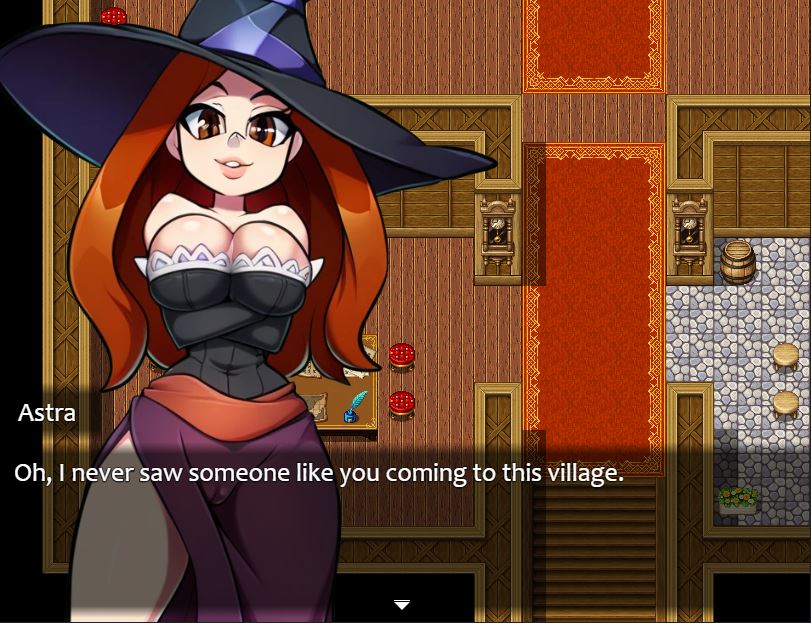Click the dialogue continue arrow

tap(402, 605)
